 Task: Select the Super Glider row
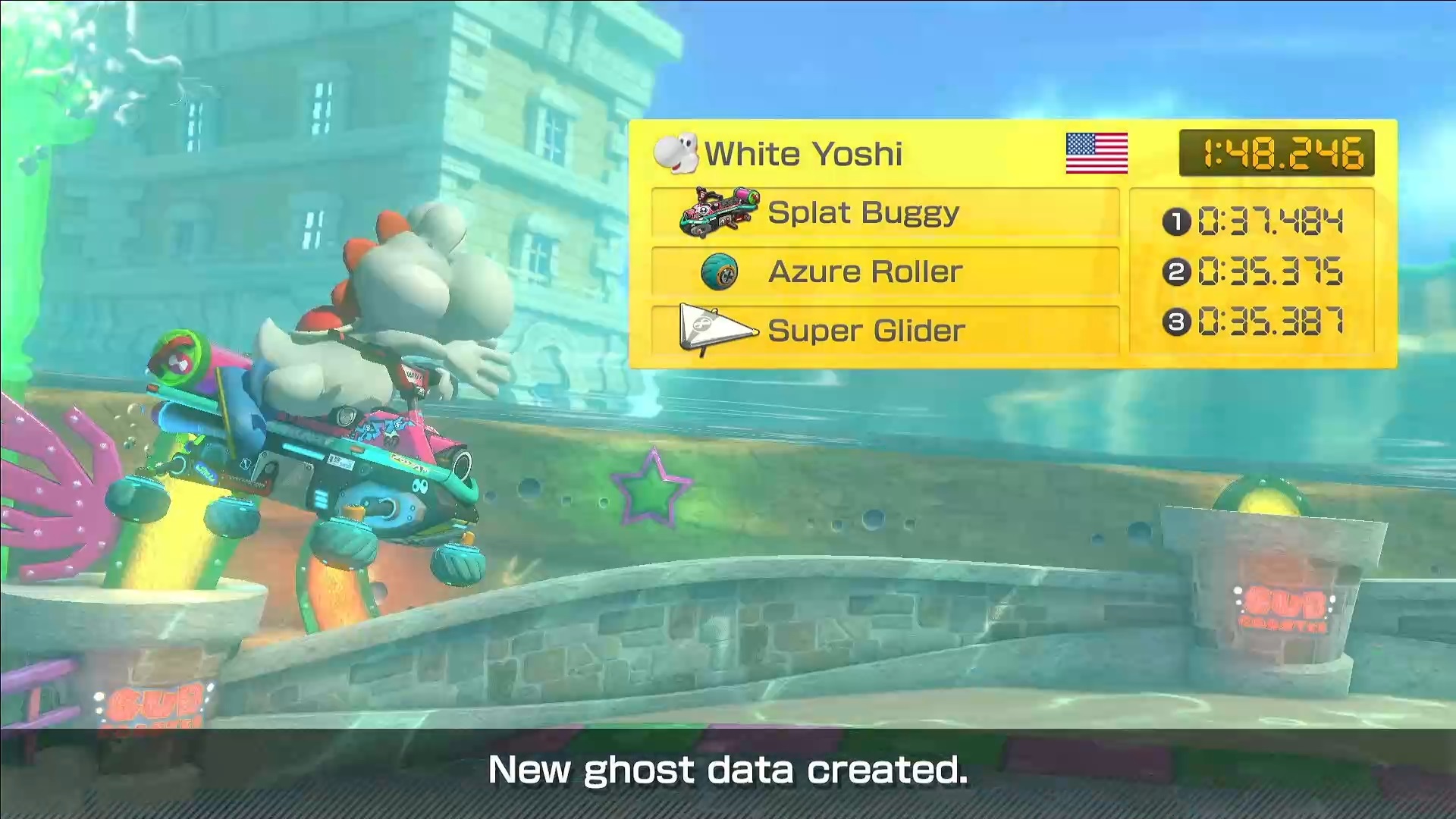click(884, 331)
